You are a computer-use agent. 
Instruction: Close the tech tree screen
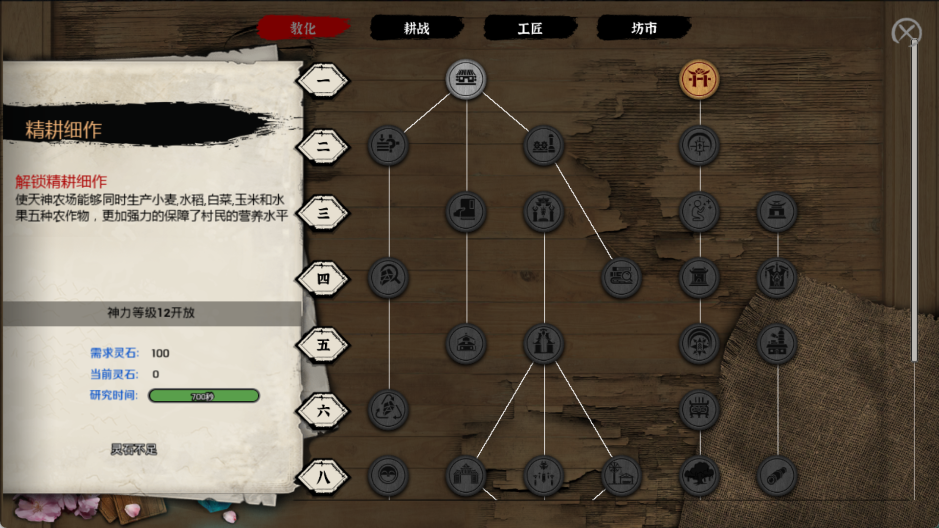point(906,33)
